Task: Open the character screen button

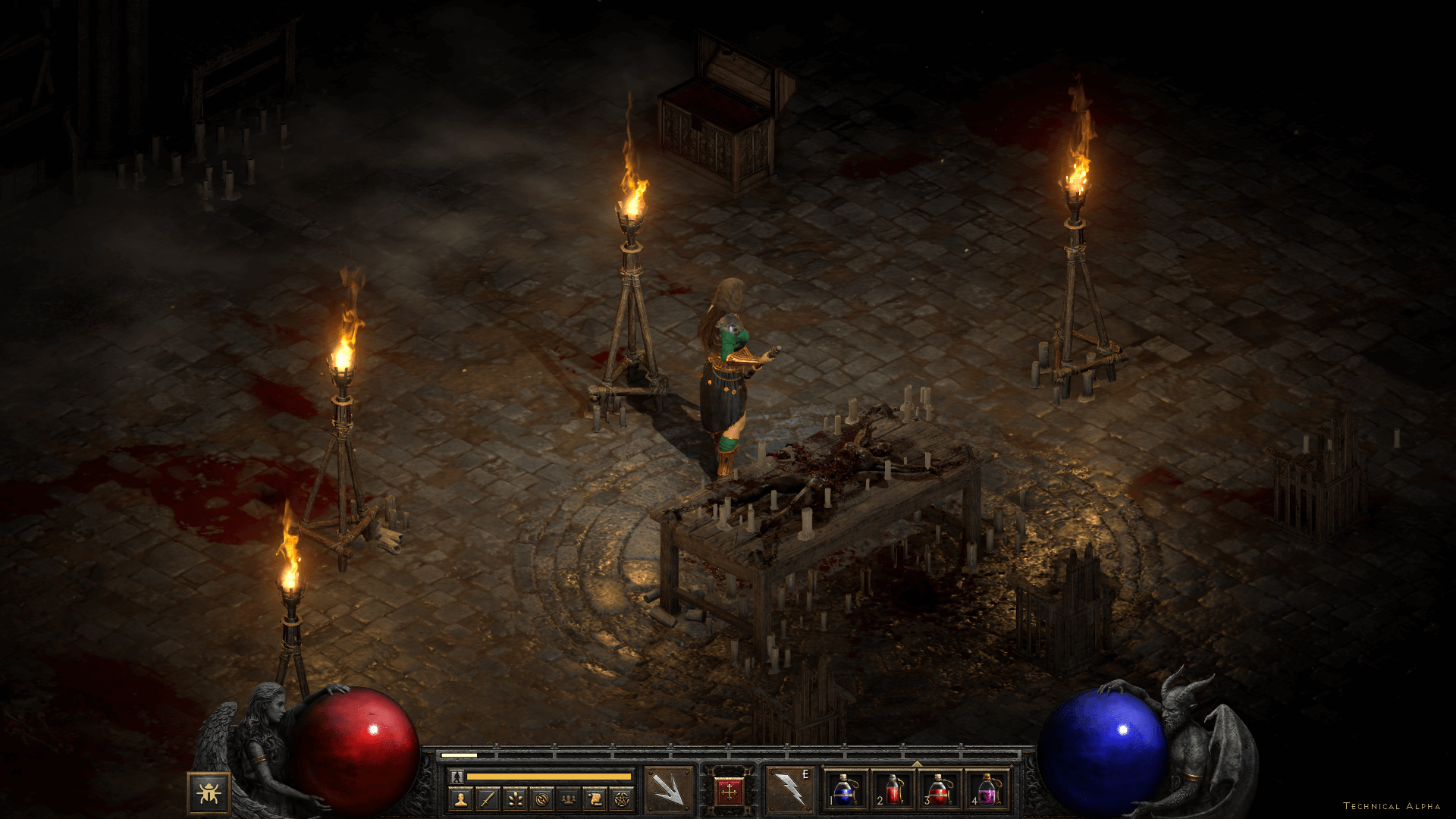Action: pos(460,799)
